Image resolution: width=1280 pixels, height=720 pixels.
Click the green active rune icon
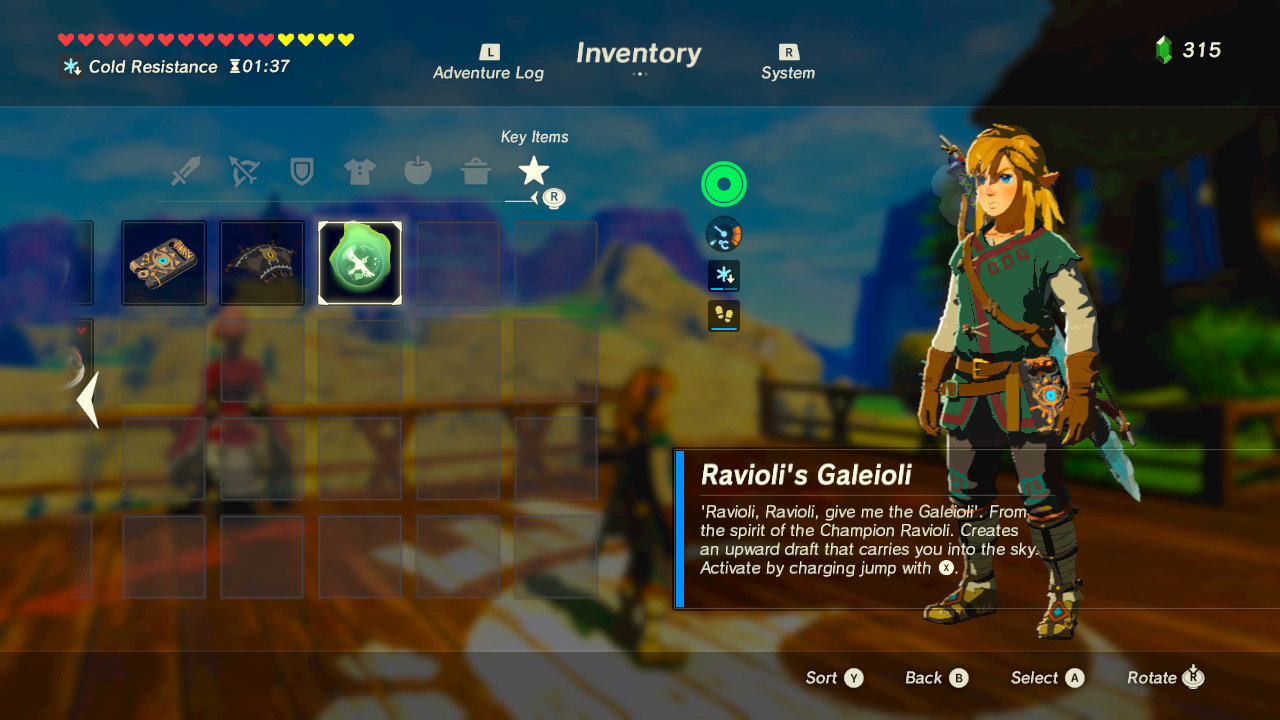[x=723, y=184]
